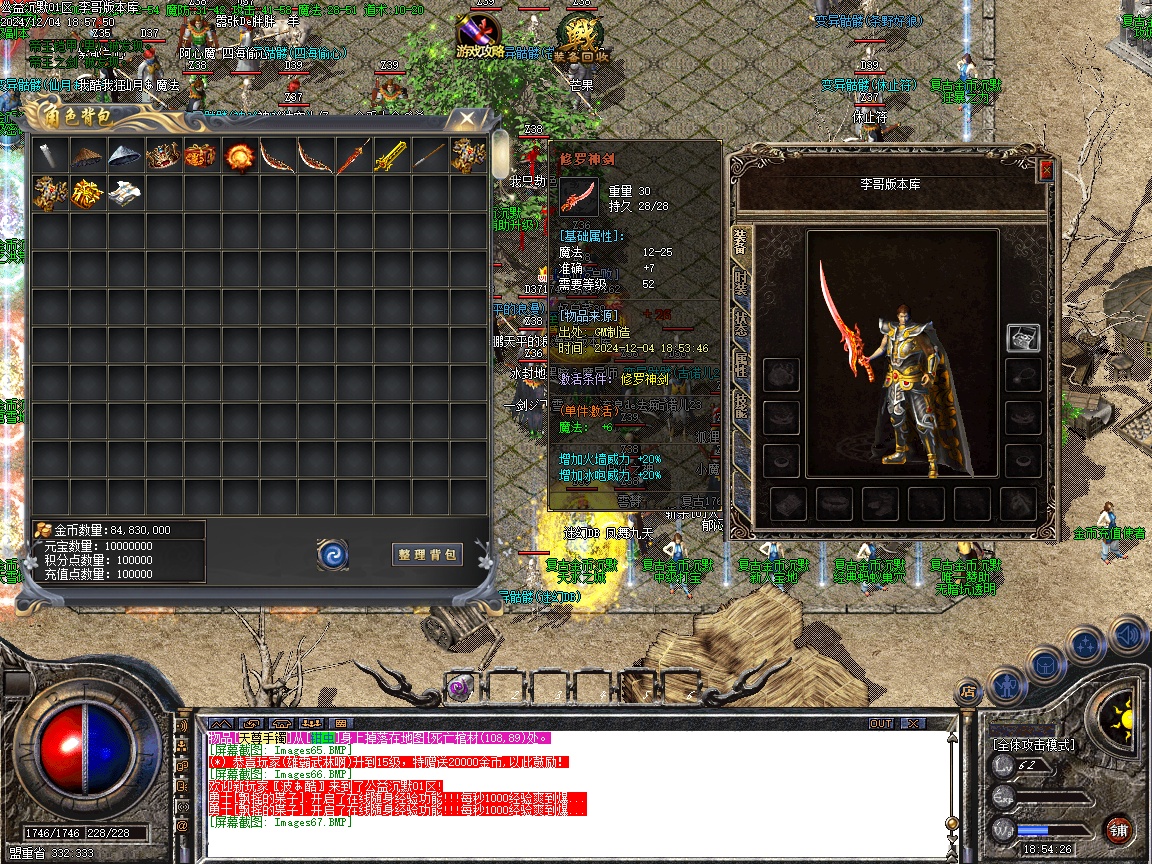The width and height of the screenshot is (1152, 864).
Task: Open the 技能 skills tab
Action: point(741,403)
